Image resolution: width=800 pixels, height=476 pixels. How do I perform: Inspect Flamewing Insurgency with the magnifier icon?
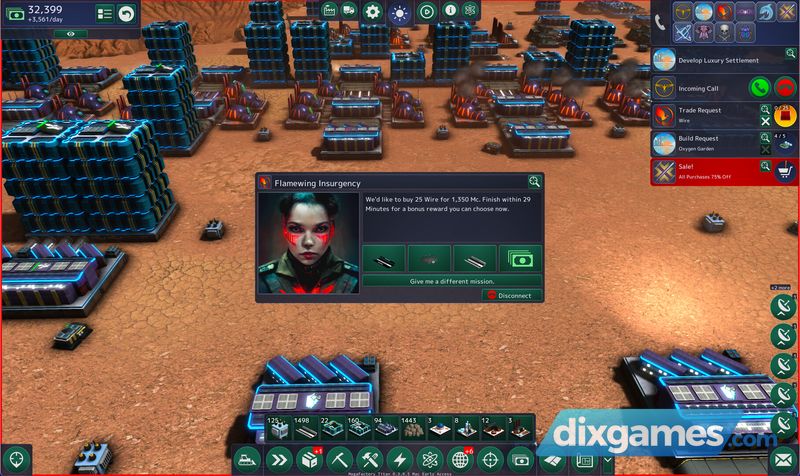535,181
